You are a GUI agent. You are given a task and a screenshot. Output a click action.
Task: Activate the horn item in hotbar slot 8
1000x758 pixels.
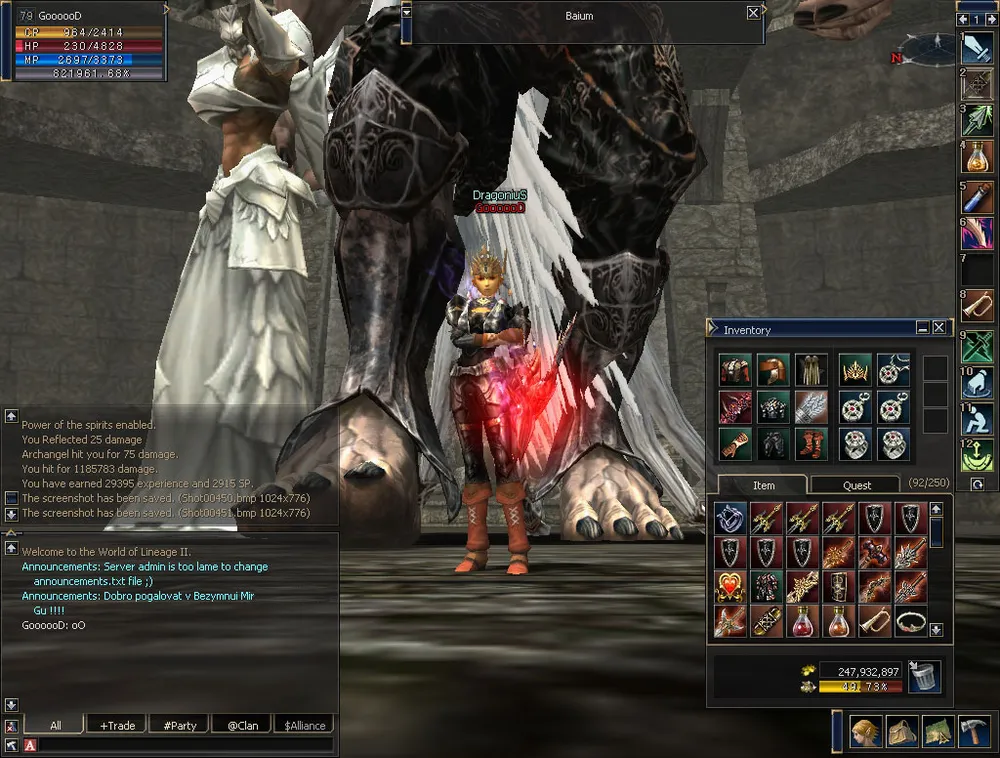[977, 305]
